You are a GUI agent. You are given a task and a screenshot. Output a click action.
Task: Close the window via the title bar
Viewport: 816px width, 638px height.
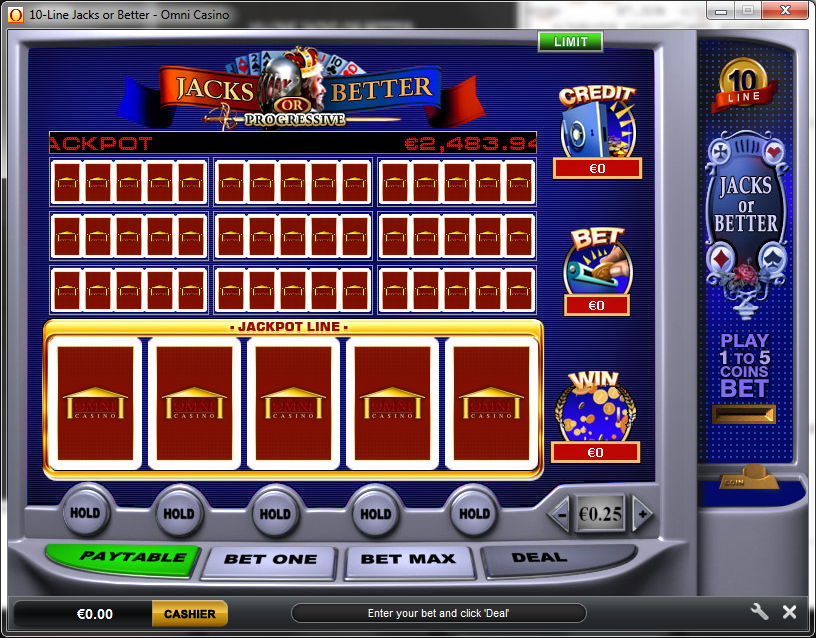coord(785,10)
